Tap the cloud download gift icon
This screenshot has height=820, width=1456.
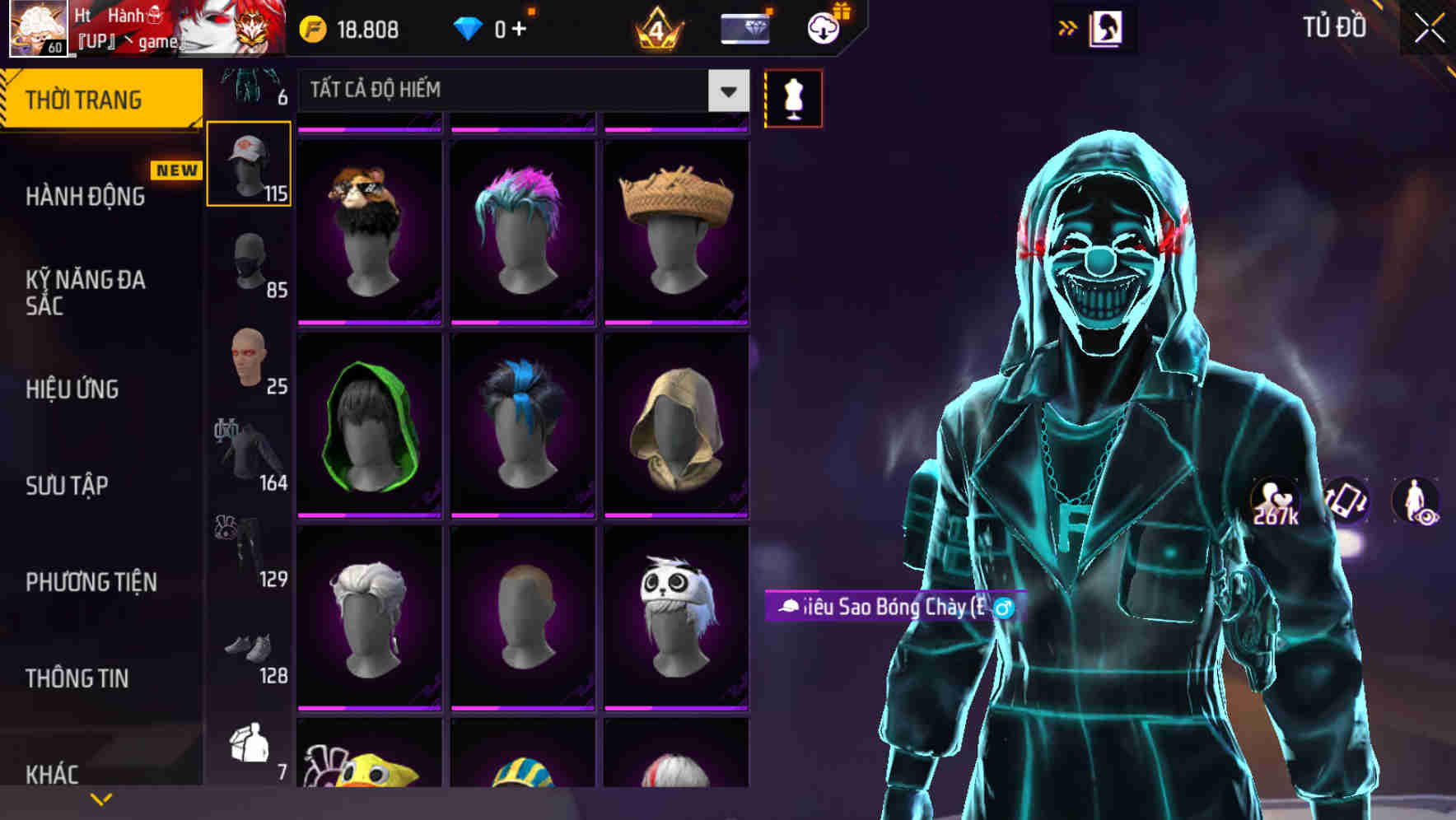coord(823,27)
